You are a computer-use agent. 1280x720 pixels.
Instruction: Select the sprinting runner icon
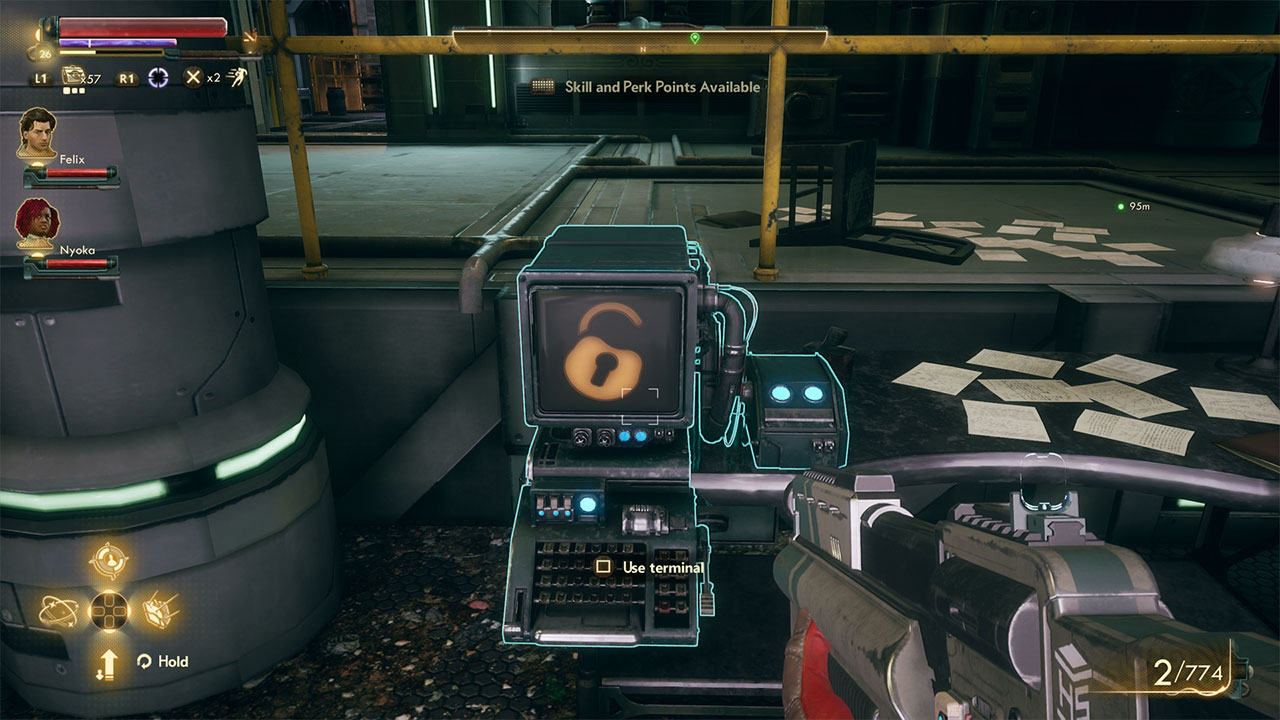pos(238,77)
